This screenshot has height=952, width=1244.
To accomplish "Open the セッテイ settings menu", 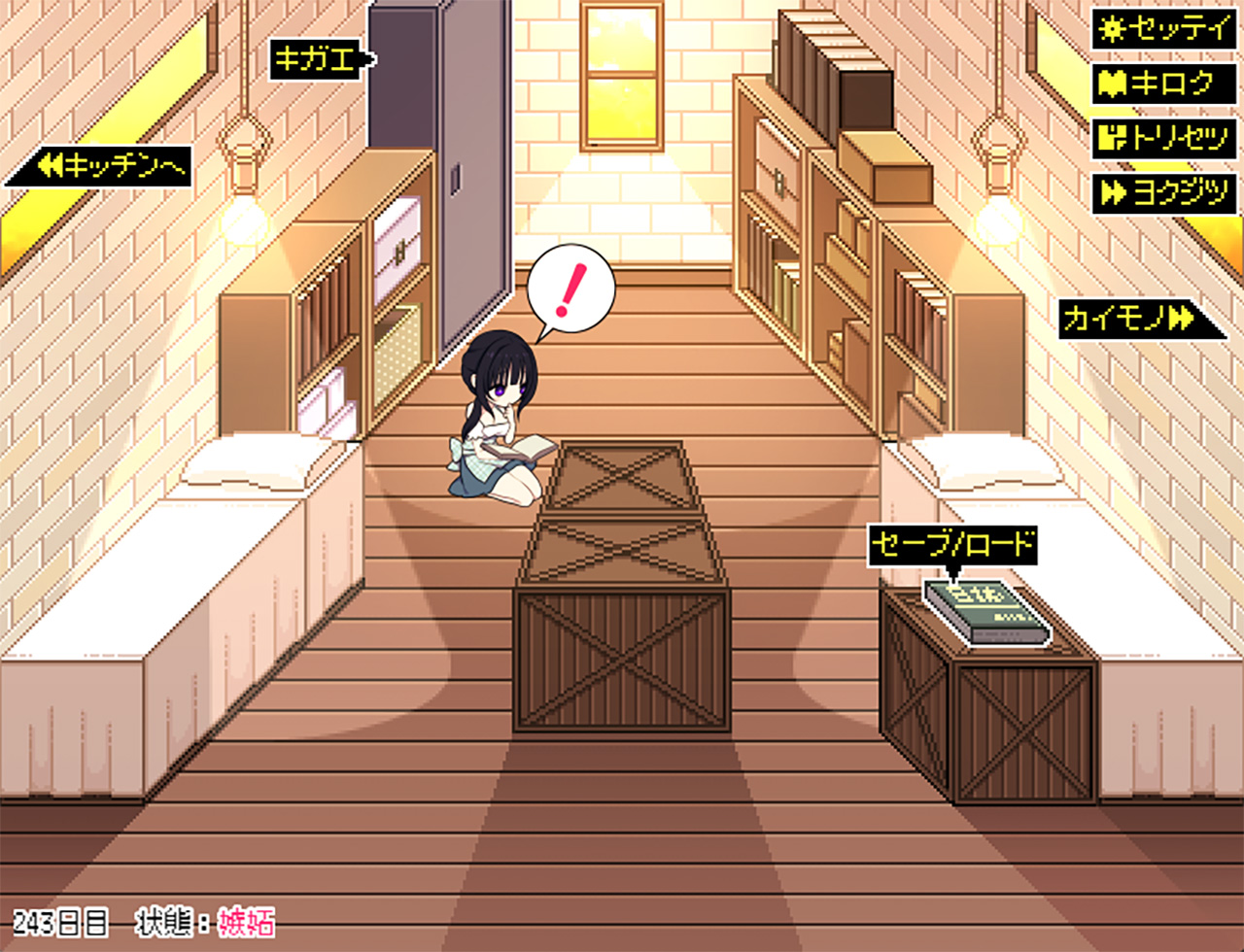I will click(x=1163, y=29).
